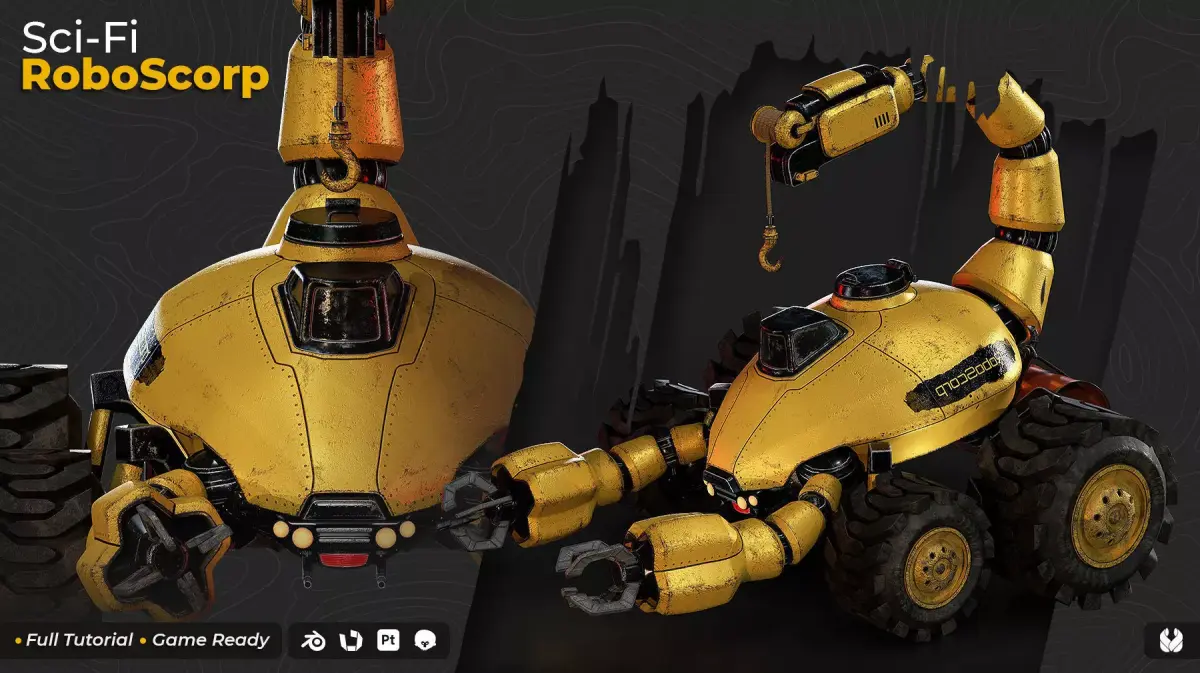Select the Game Ready label
This screenshot has height=673, width=1200.
pos(210,640)
